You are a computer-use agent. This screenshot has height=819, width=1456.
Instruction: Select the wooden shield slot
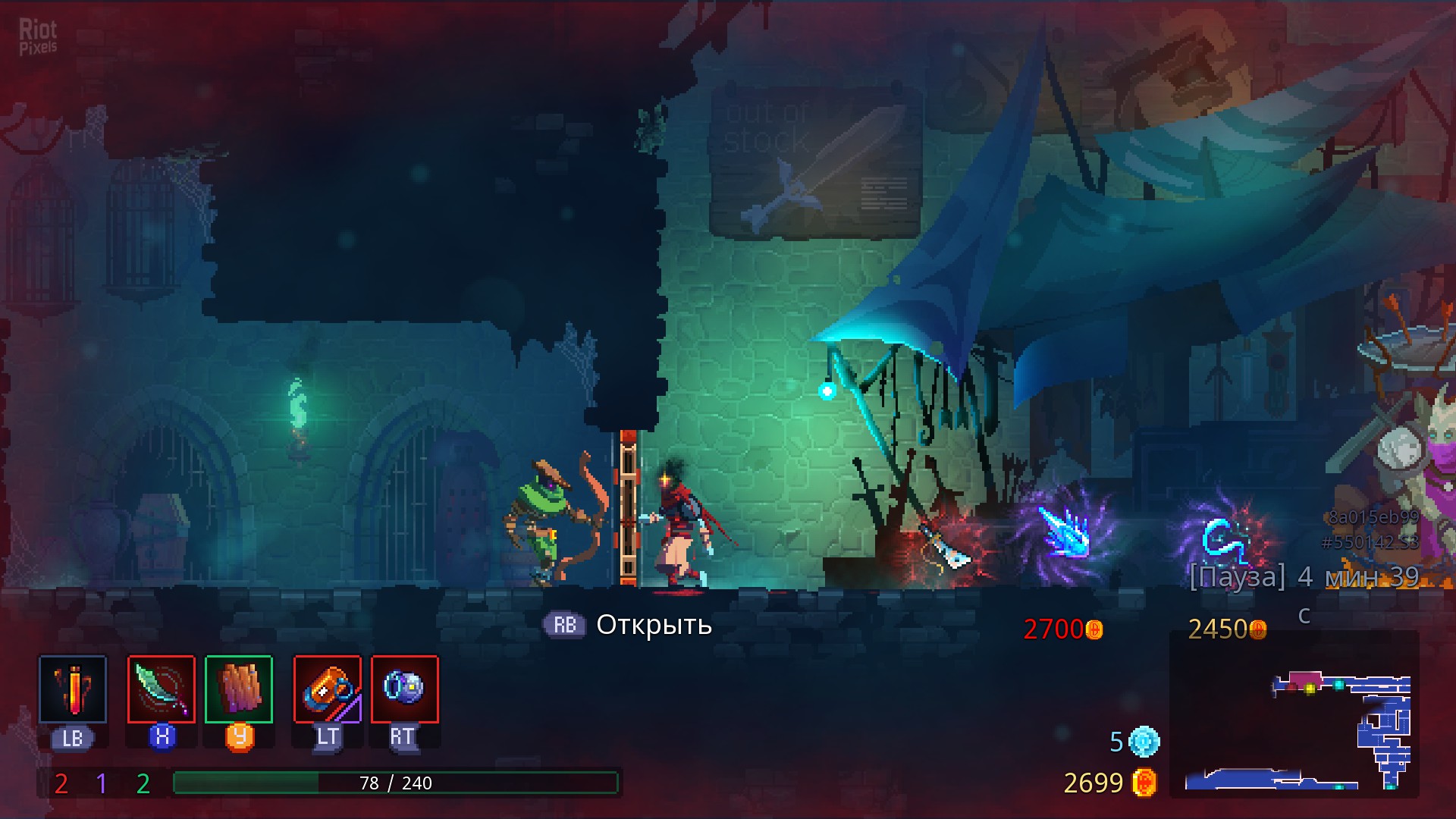239,689
